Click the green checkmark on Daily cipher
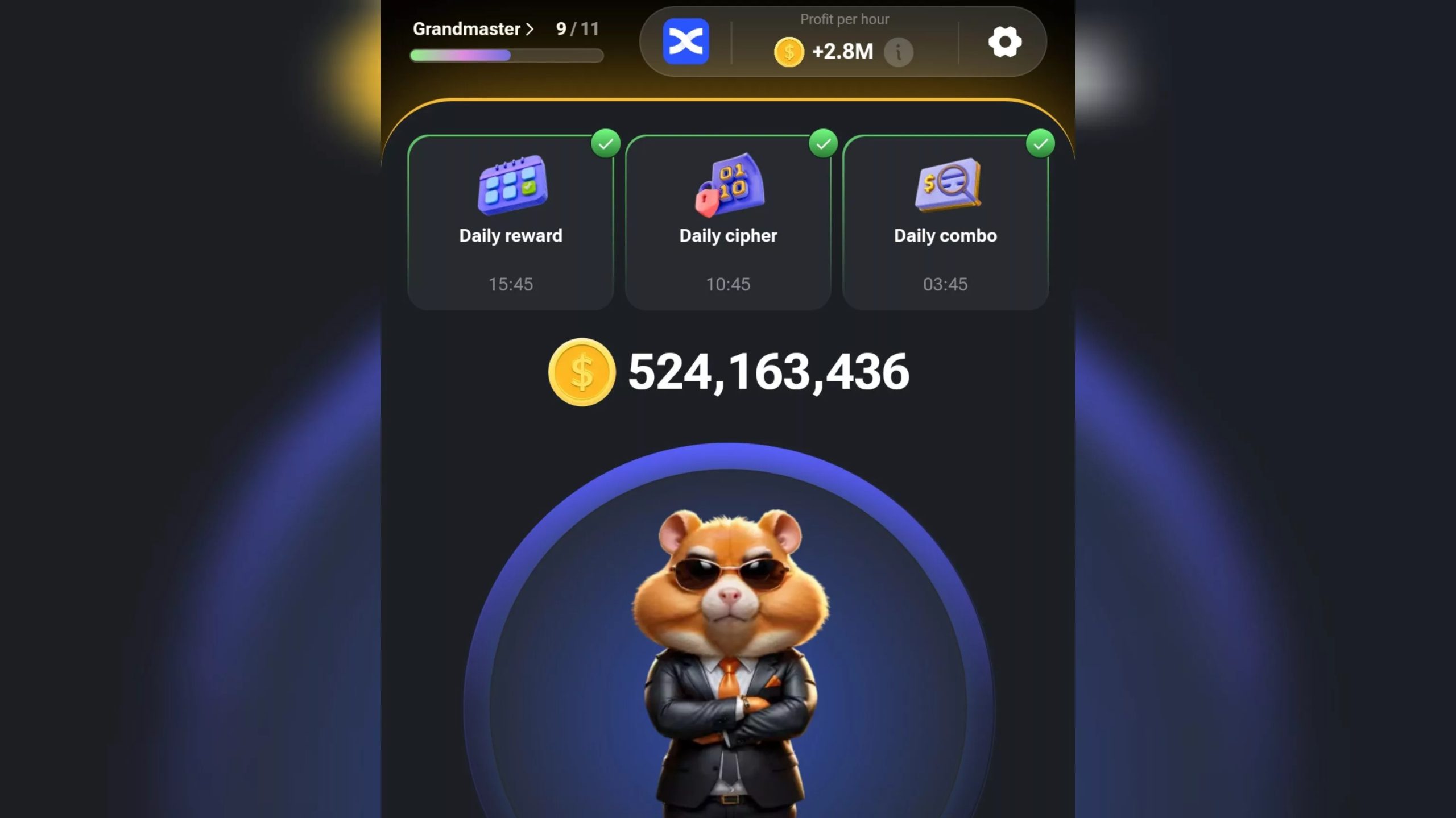The image size is (1456, 818). click(824, 144)
